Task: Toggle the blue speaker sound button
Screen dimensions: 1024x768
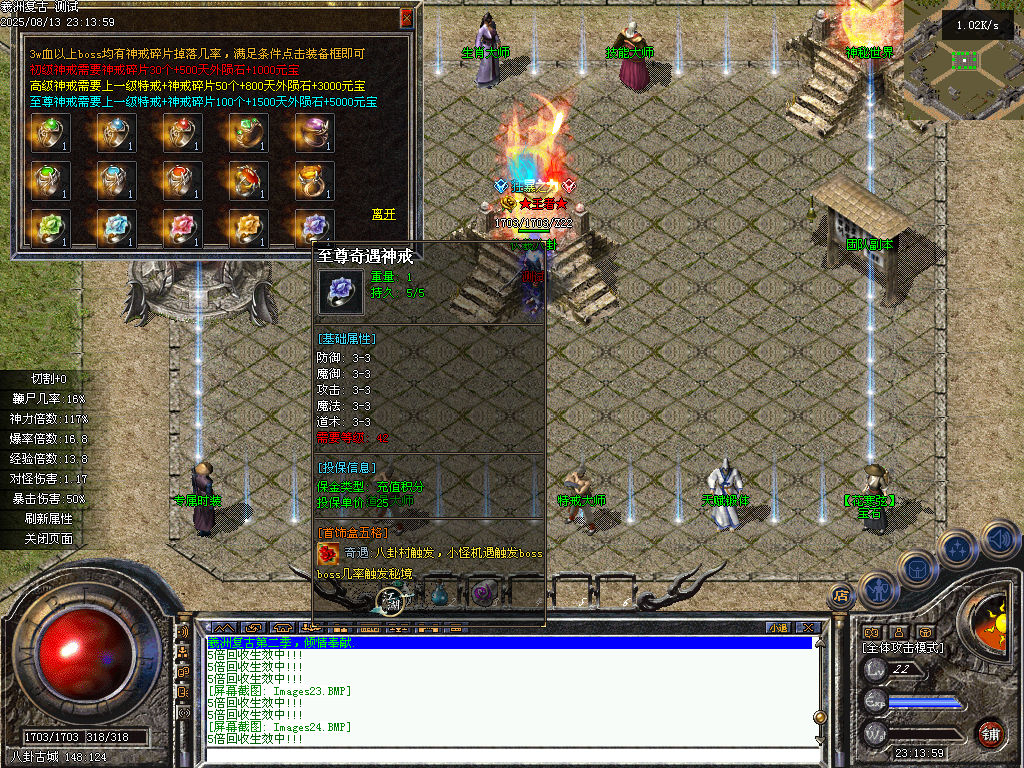Action: [1000, 541]
